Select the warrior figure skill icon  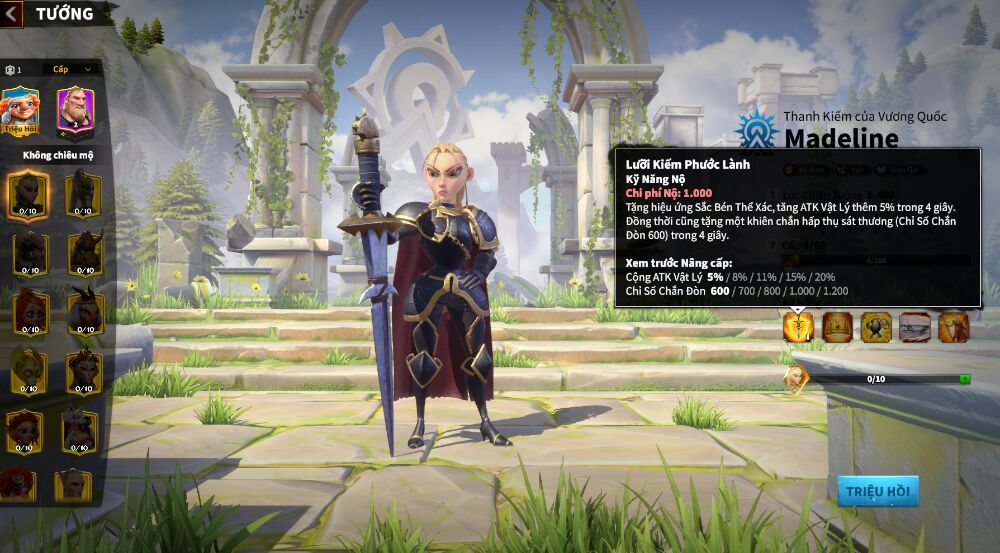click(953, 326)
